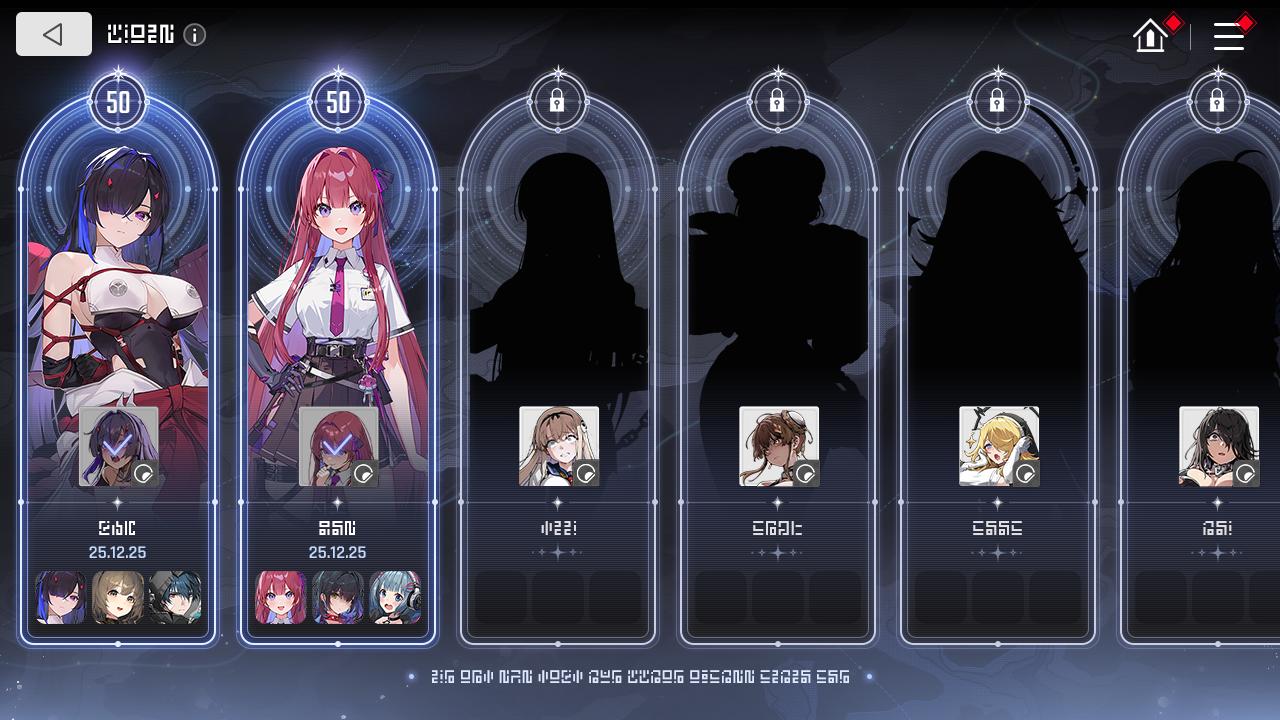Click the level 50 badge on the first card
The width and height of the screenshot is (1280, 720).
pos(118,101)
